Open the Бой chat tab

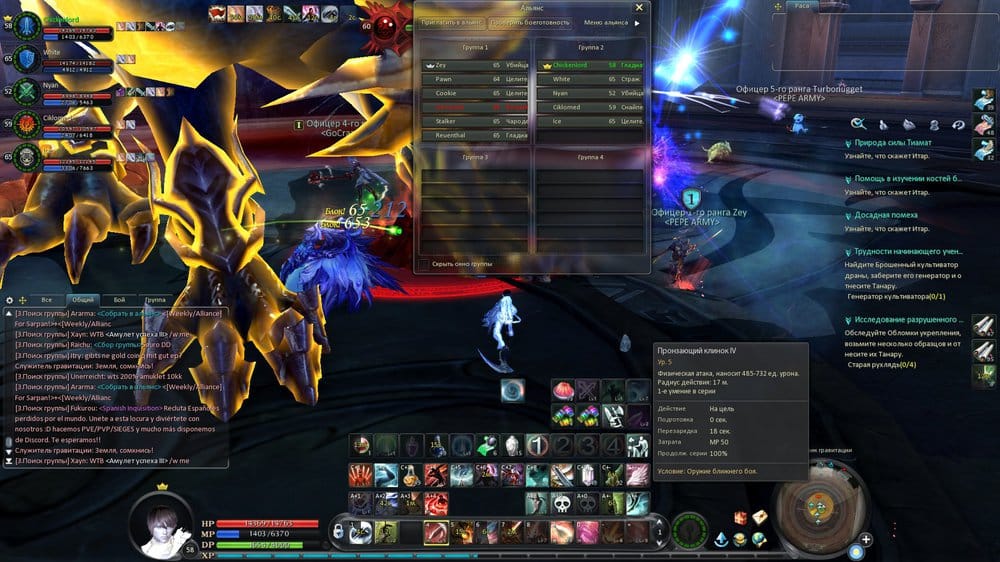pyautogui.click(x=119, y=299)
